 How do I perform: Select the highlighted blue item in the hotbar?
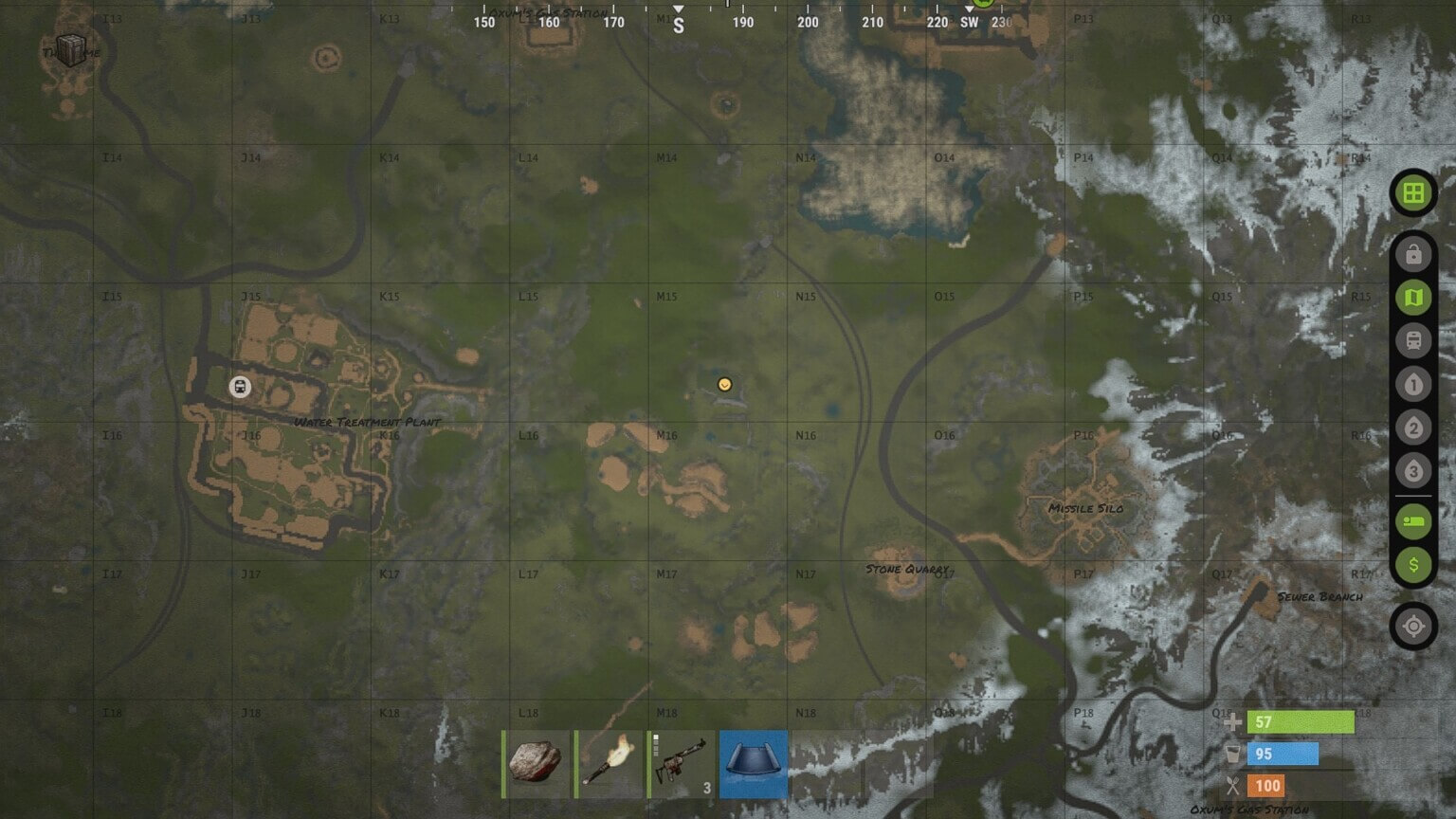[754, 763]
